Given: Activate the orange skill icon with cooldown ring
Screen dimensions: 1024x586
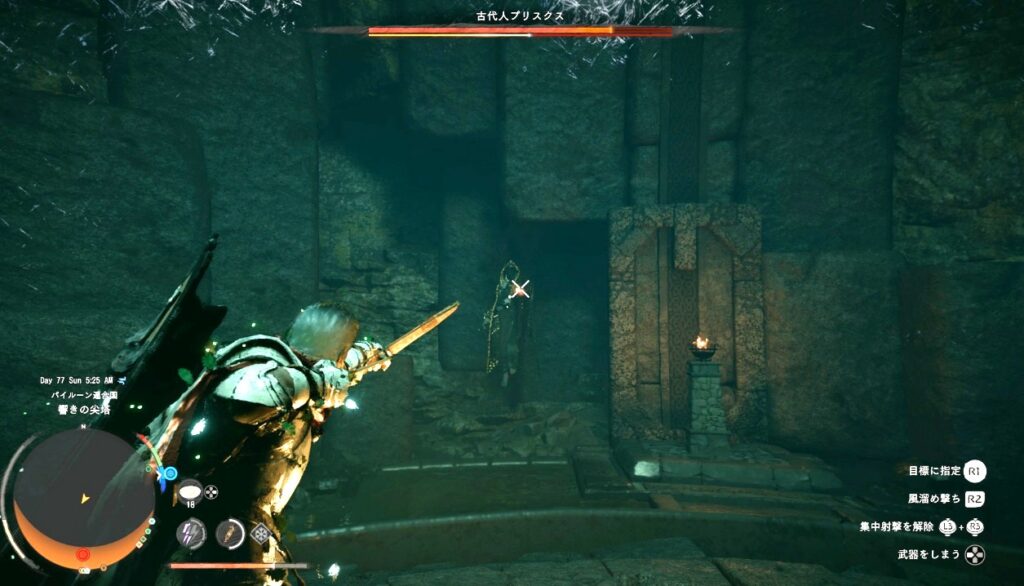Looking at the screenshot, I should coord(230,533).
